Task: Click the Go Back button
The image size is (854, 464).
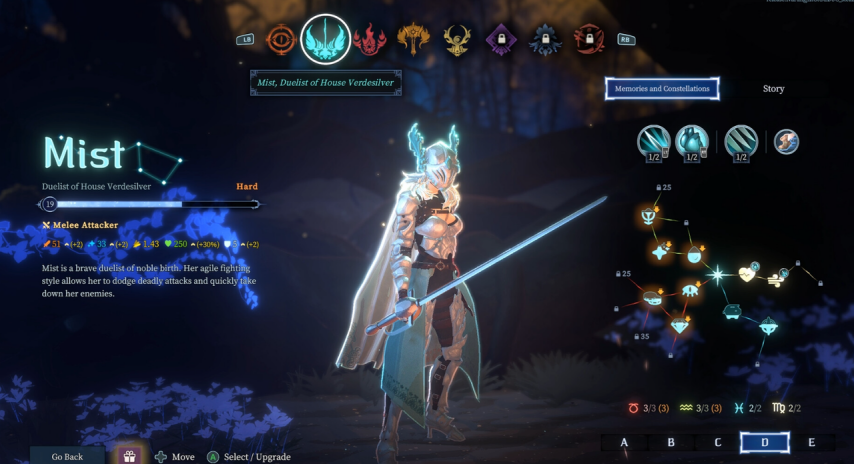Action: [67, 456]
